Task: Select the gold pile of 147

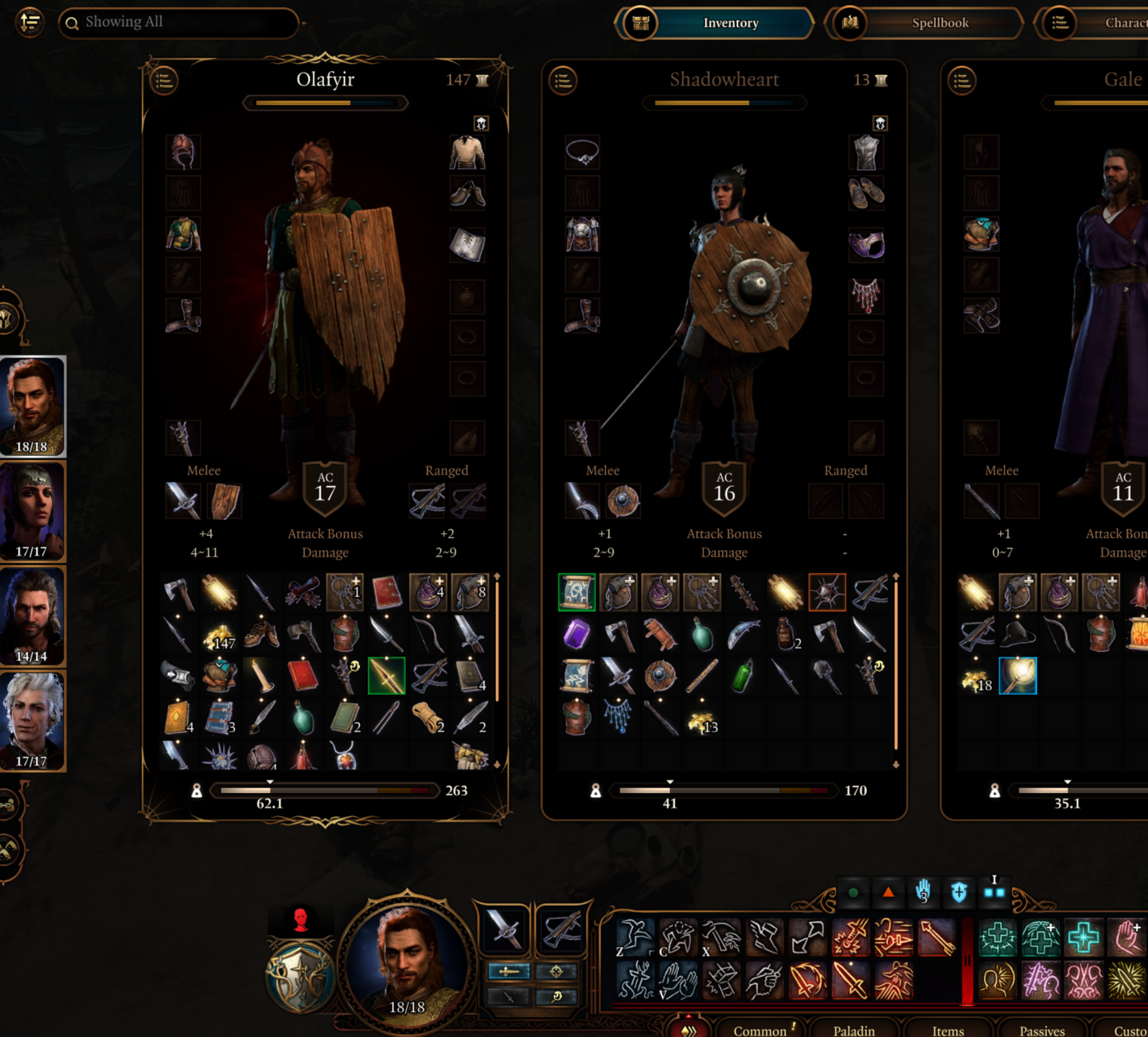Action: [x=220, y=634]
